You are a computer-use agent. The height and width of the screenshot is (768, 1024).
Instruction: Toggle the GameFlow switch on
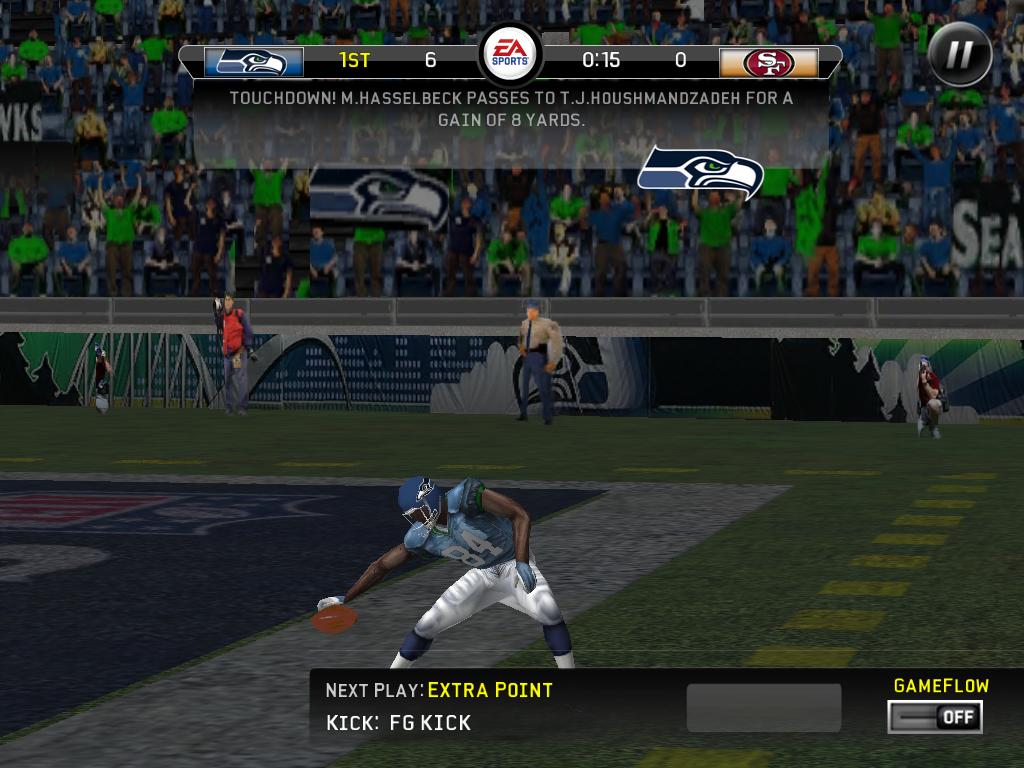pos(935,716)
